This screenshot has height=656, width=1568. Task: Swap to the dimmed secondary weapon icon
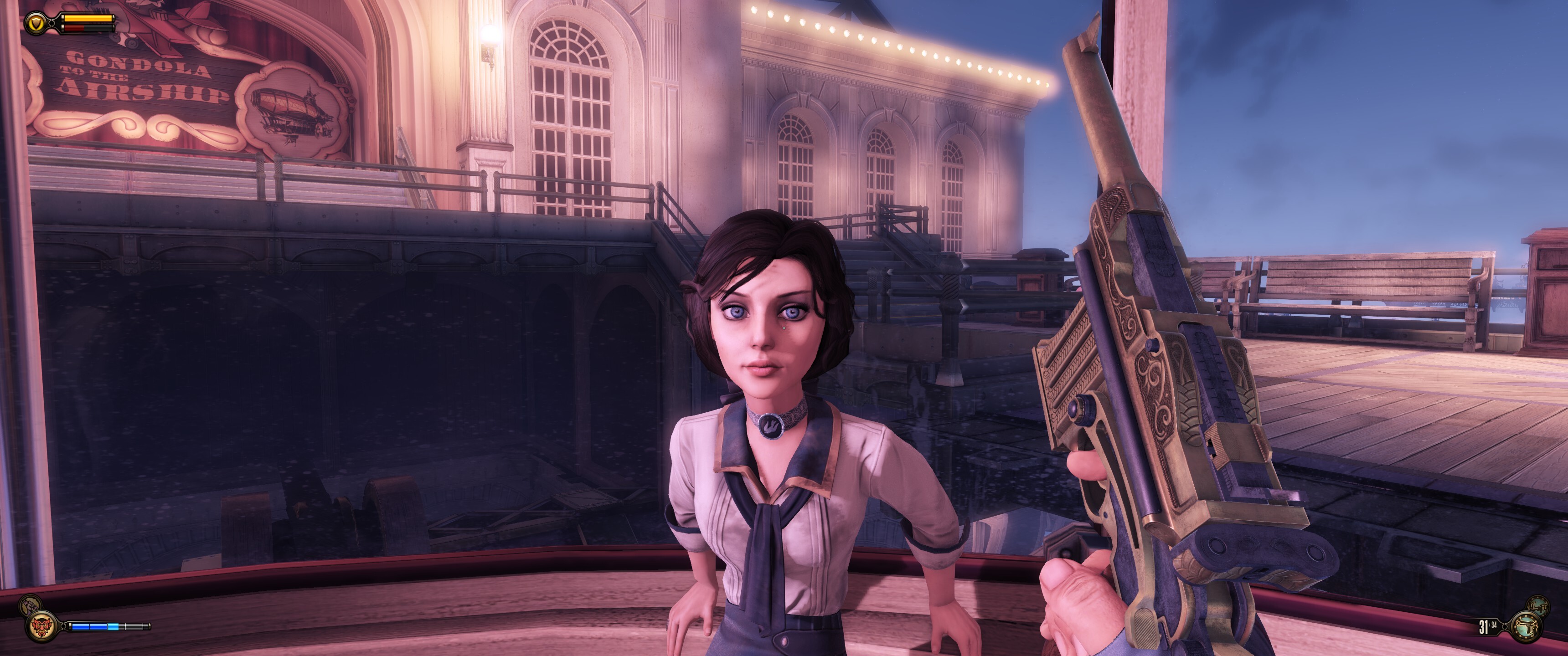[1537, 605]
